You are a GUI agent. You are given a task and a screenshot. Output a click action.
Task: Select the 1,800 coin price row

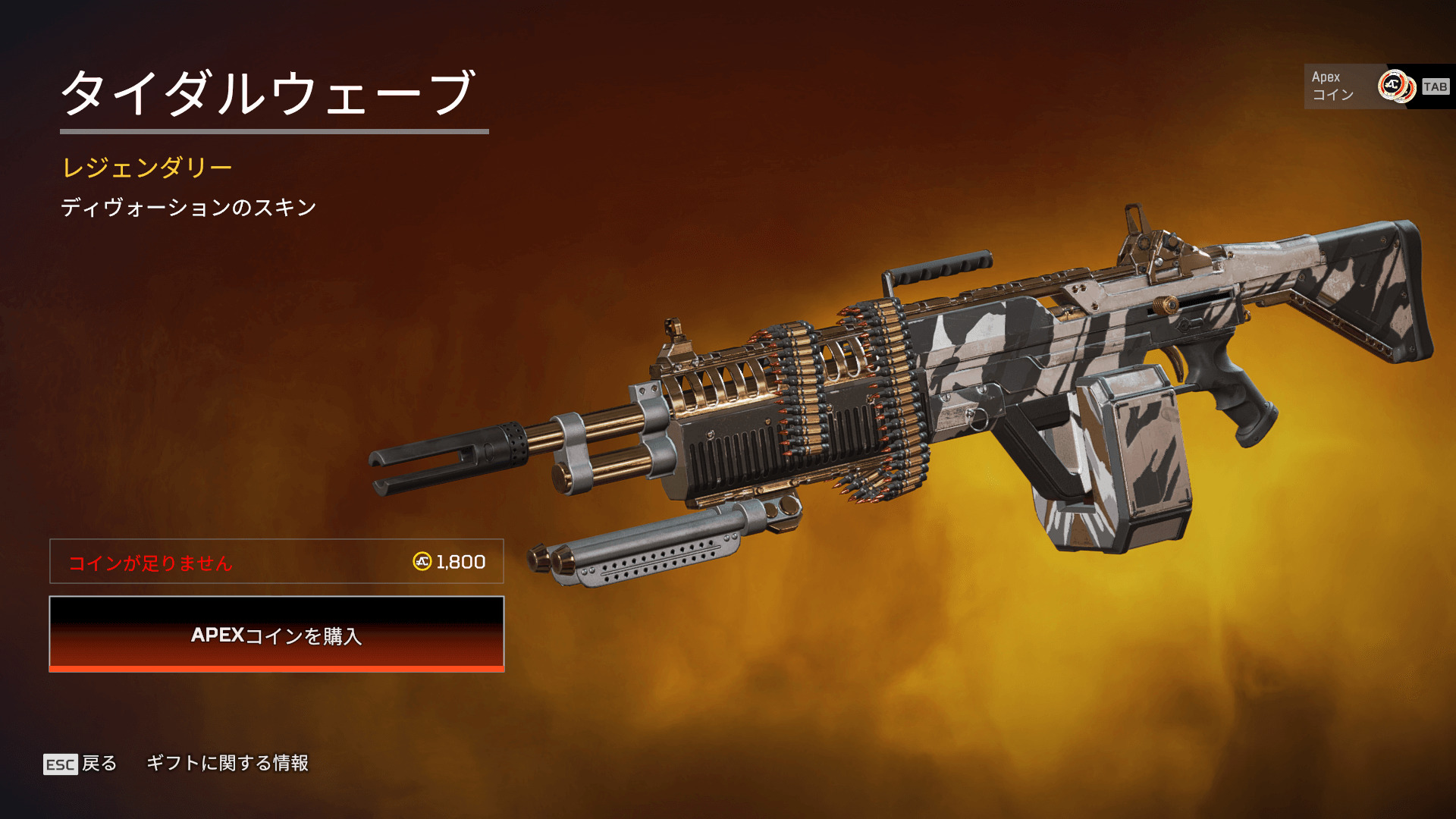point(277,561)
